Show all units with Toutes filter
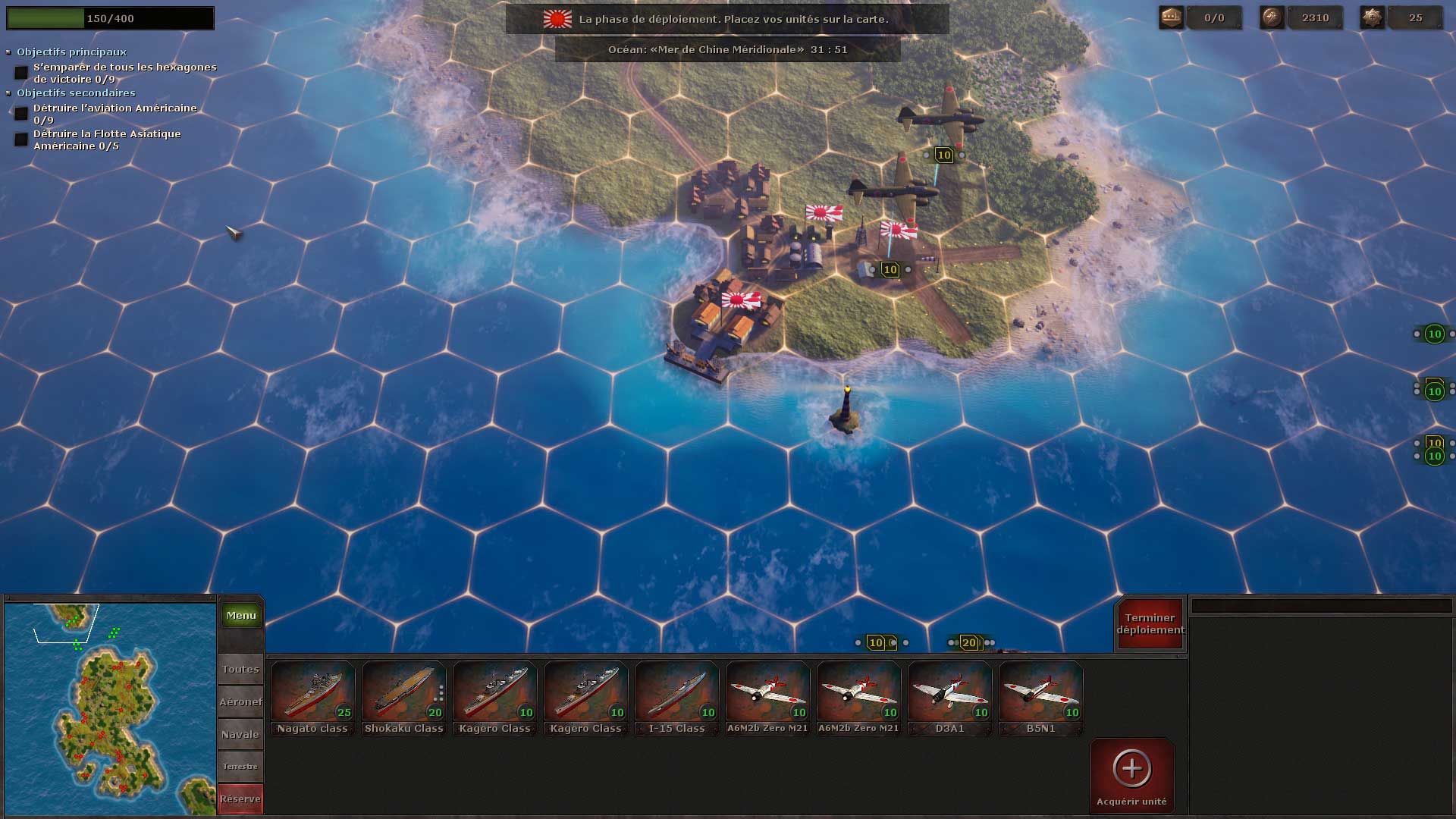The width and height of the screenshot is (1456, 819). click(240, 669)
